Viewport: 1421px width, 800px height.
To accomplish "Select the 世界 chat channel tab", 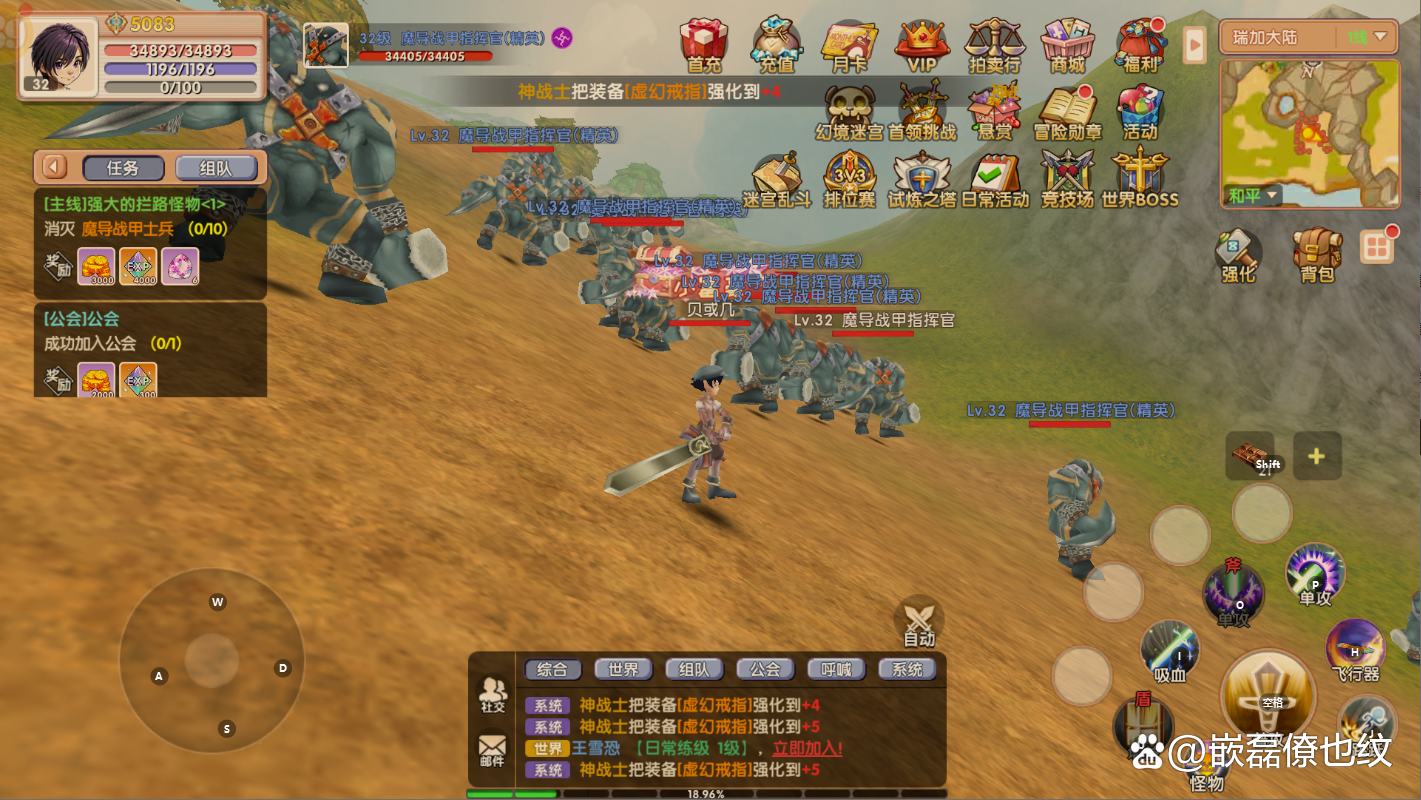I will 623,669.
